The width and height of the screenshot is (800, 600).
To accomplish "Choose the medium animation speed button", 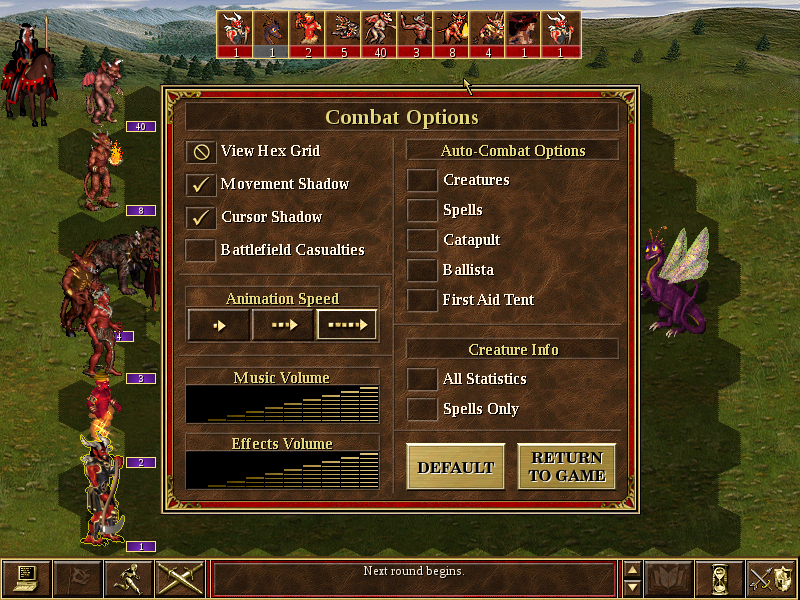I will tap(283, 325).
